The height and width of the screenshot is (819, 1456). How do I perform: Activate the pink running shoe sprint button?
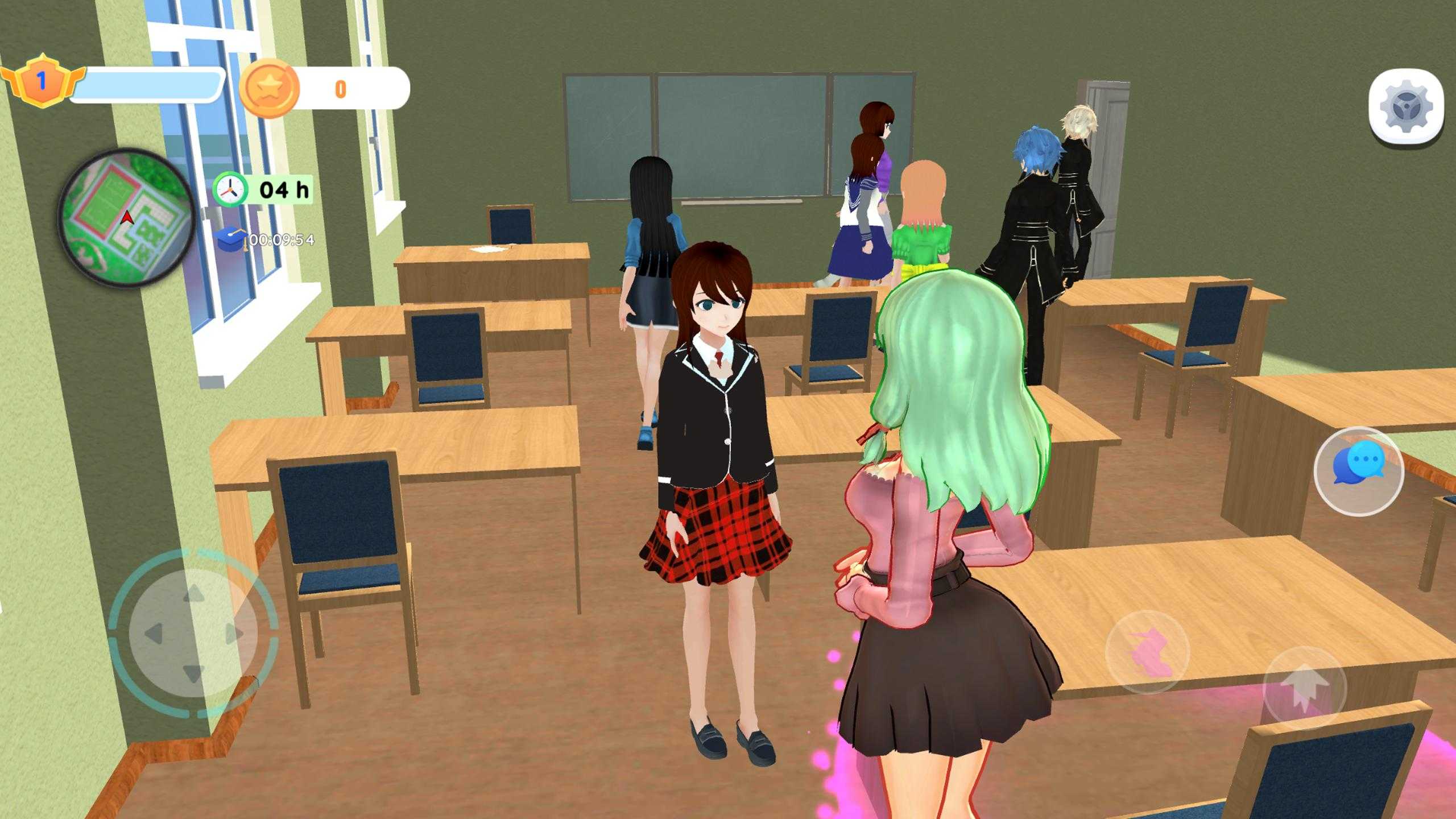1148,652
